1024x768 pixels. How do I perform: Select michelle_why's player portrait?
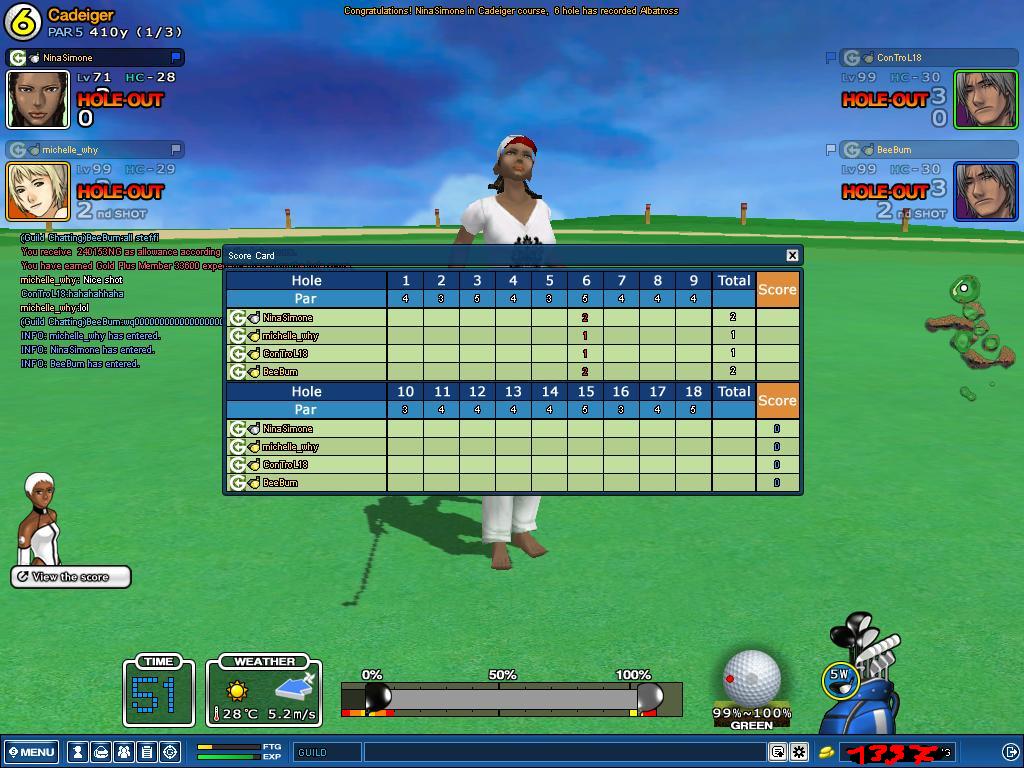38,191
